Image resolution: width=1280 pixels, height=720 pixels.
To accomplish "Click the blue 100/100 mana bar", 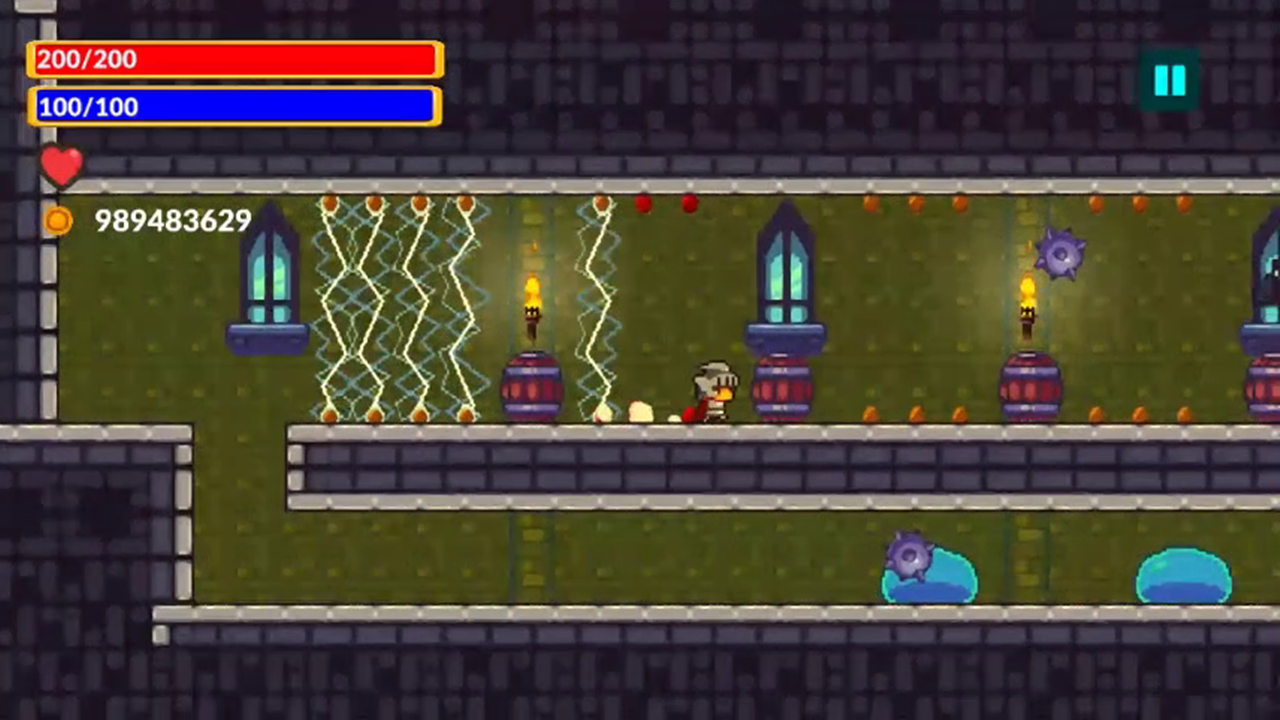I will 233,107.
